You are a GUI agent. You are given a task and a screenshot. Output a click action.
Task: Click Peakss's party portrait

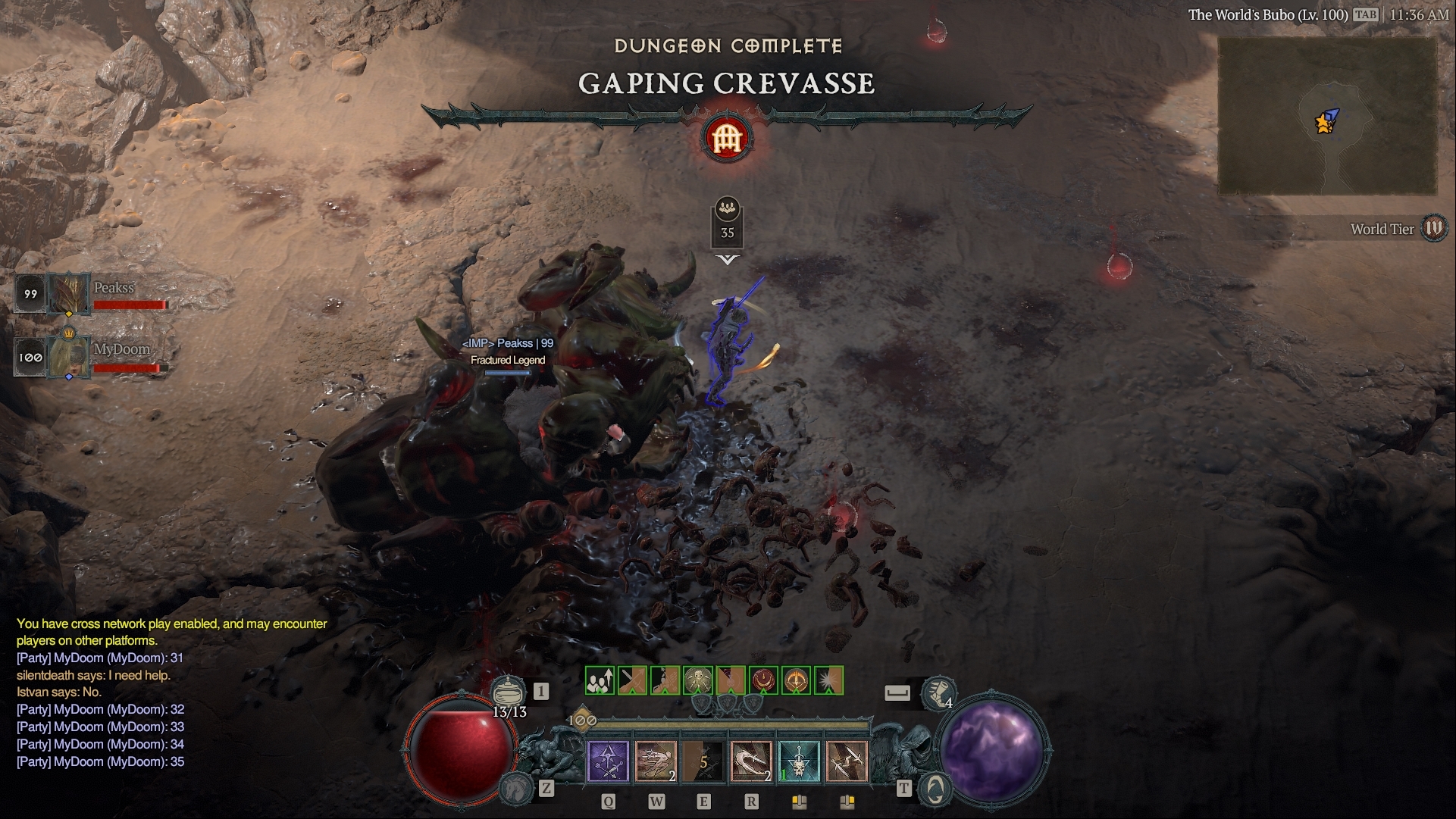click(x=69, y=294)
